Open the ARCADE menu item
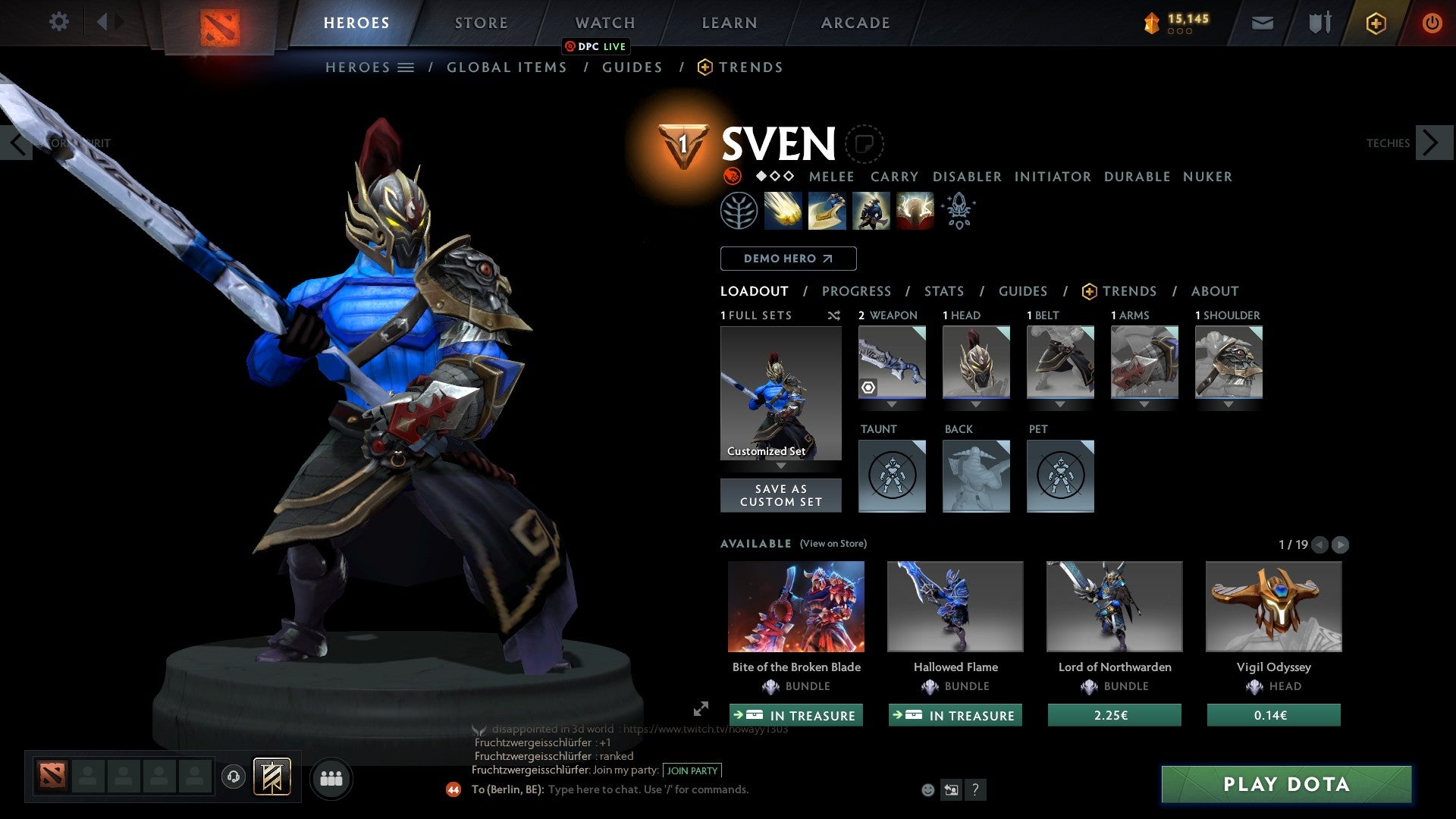The height and width of the screenshot is (819, 1456). point(855,23)
